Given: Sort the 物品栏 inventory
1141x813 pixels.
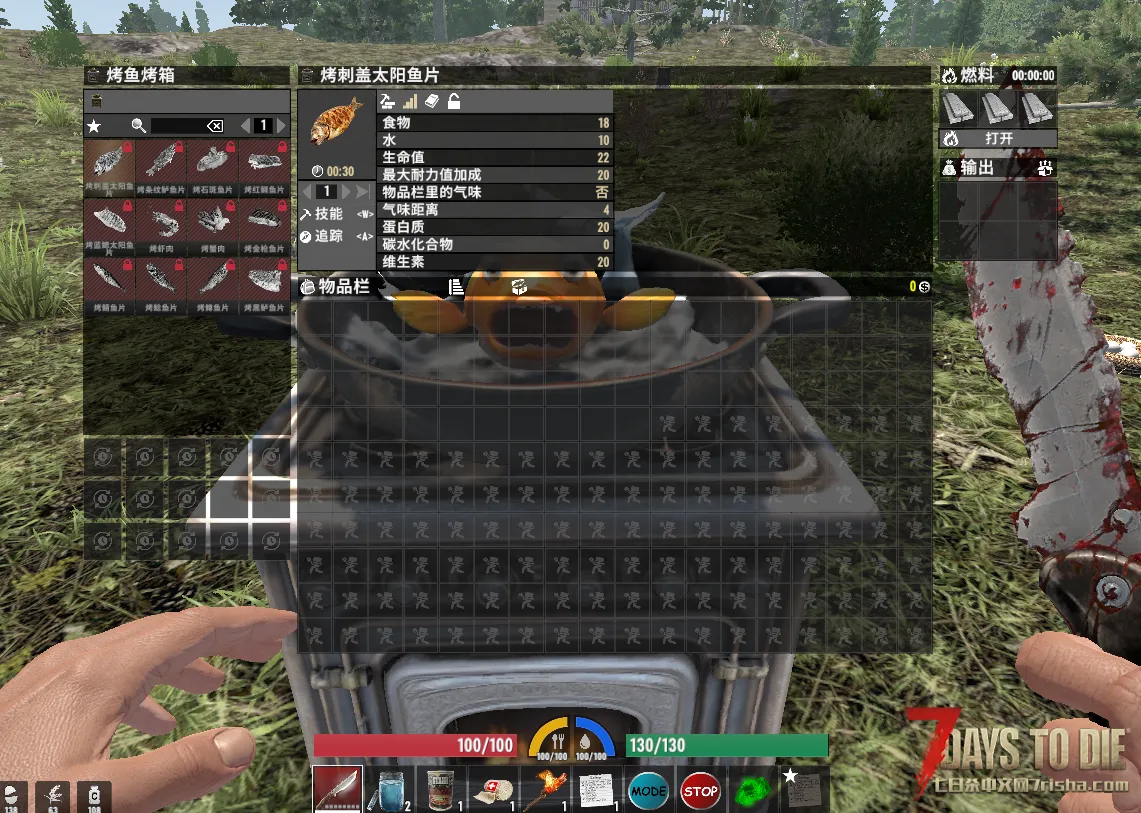Looking at the screenshot, I should click(456, 288).
